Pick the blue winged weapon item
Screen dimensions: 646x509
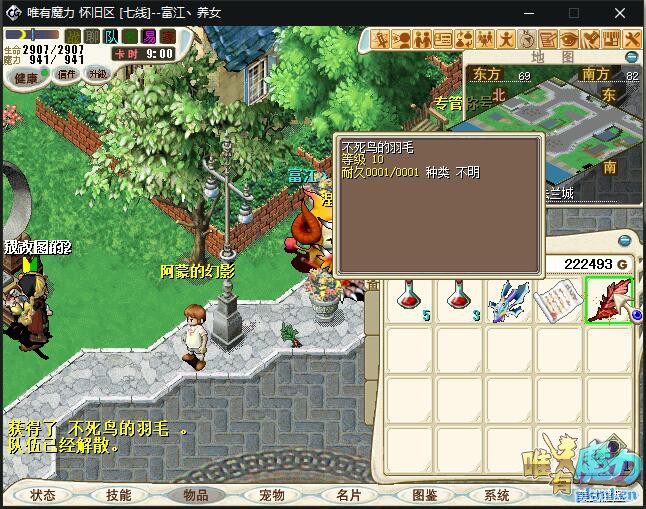coord(509,301)
